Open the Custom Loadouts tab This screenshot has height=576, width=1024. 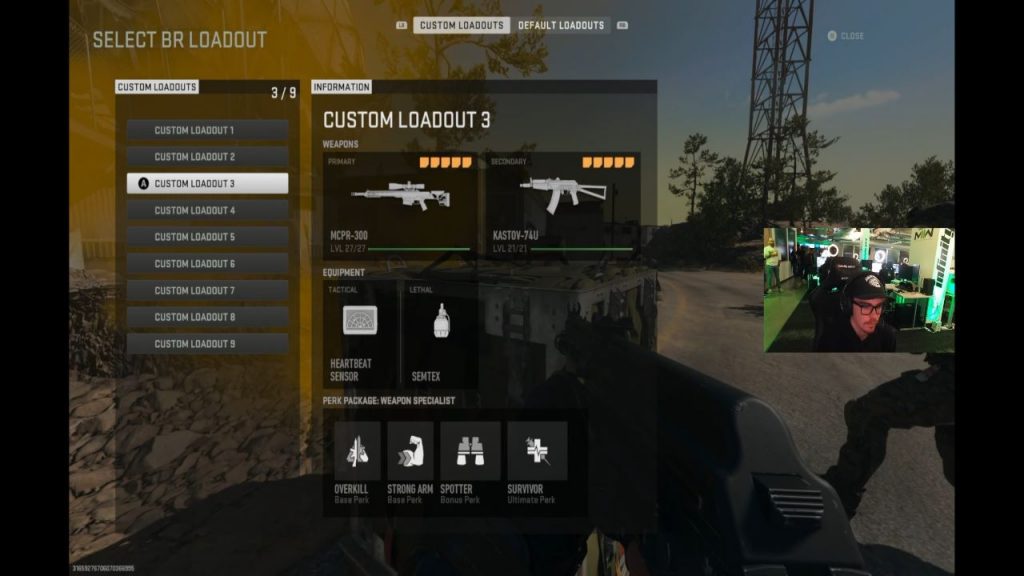pyautogui.click(x=461, y=25)
